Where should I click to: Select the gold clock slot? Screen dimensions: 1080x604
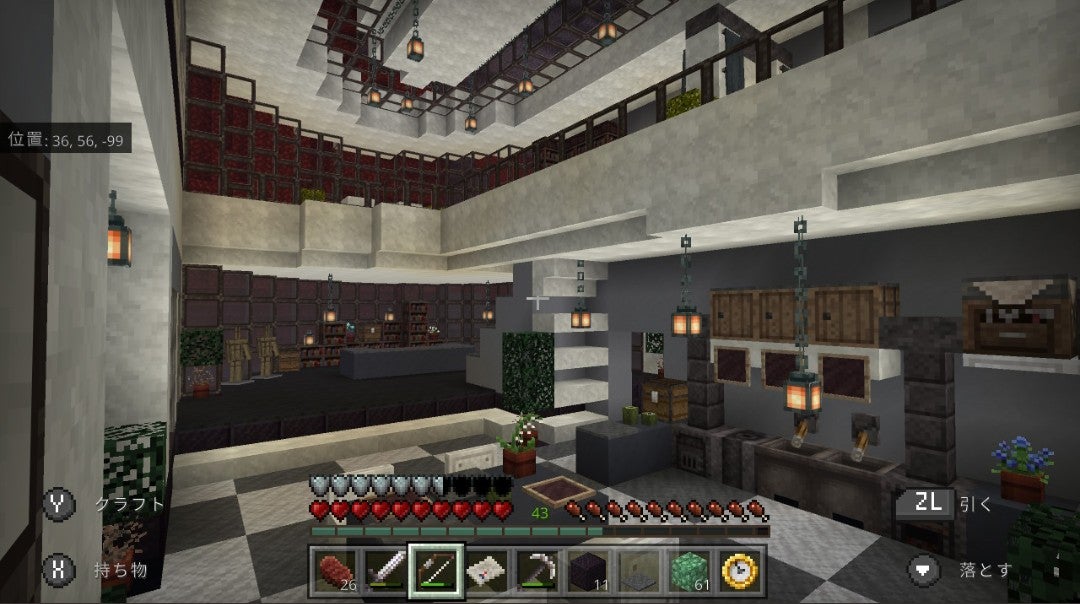[x=741, y=571]
